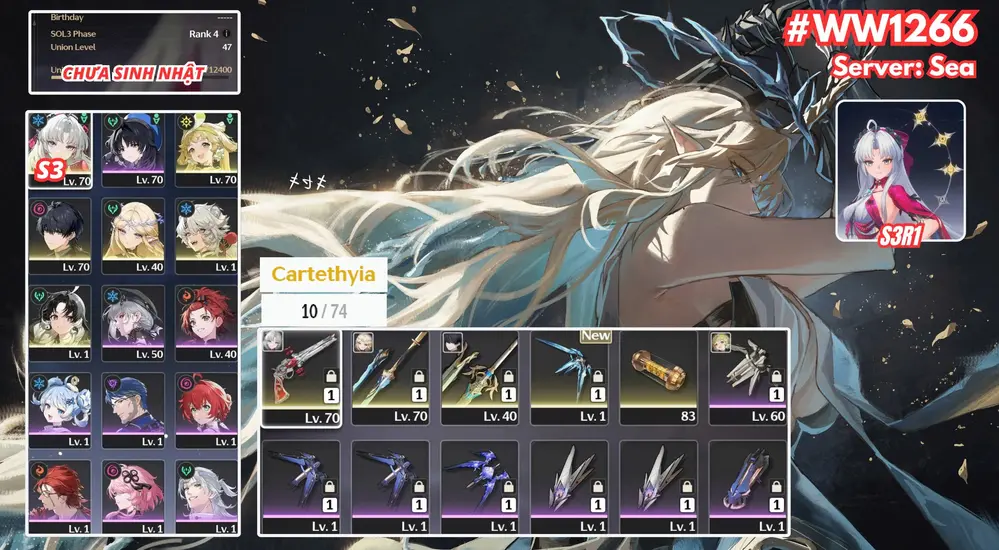Select the red-haired character at Lv. 40
Screen dimensions: 999x550
(206, 323)
